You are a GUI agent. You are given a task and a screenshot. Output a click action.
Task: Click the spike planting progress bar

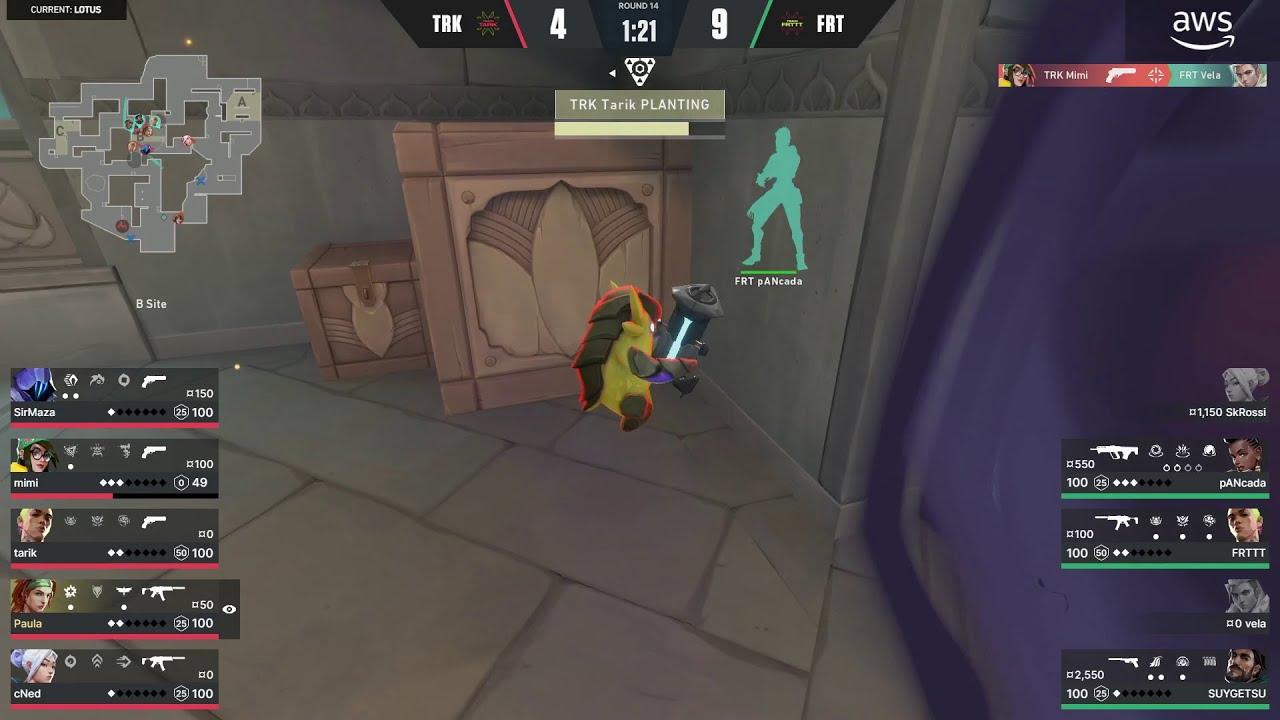622,128
